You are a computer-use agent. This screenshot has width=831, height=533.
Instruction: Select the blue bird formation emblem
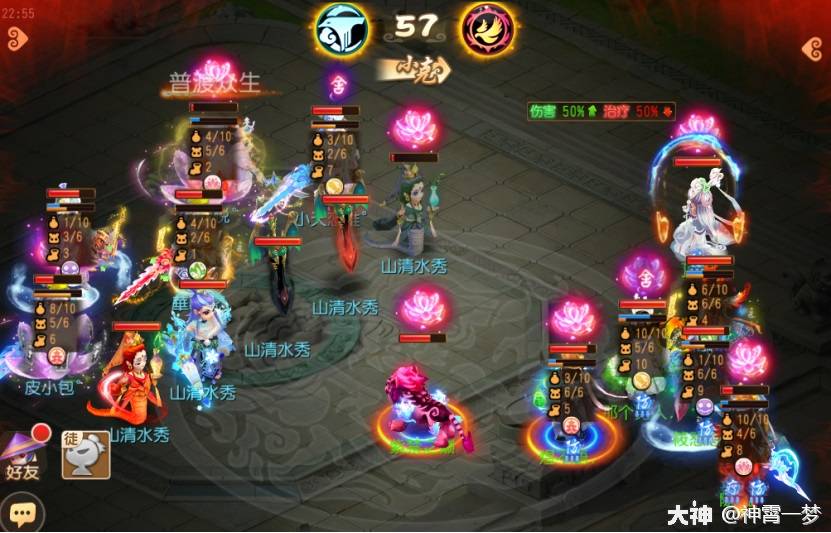(x=342, y=28)
